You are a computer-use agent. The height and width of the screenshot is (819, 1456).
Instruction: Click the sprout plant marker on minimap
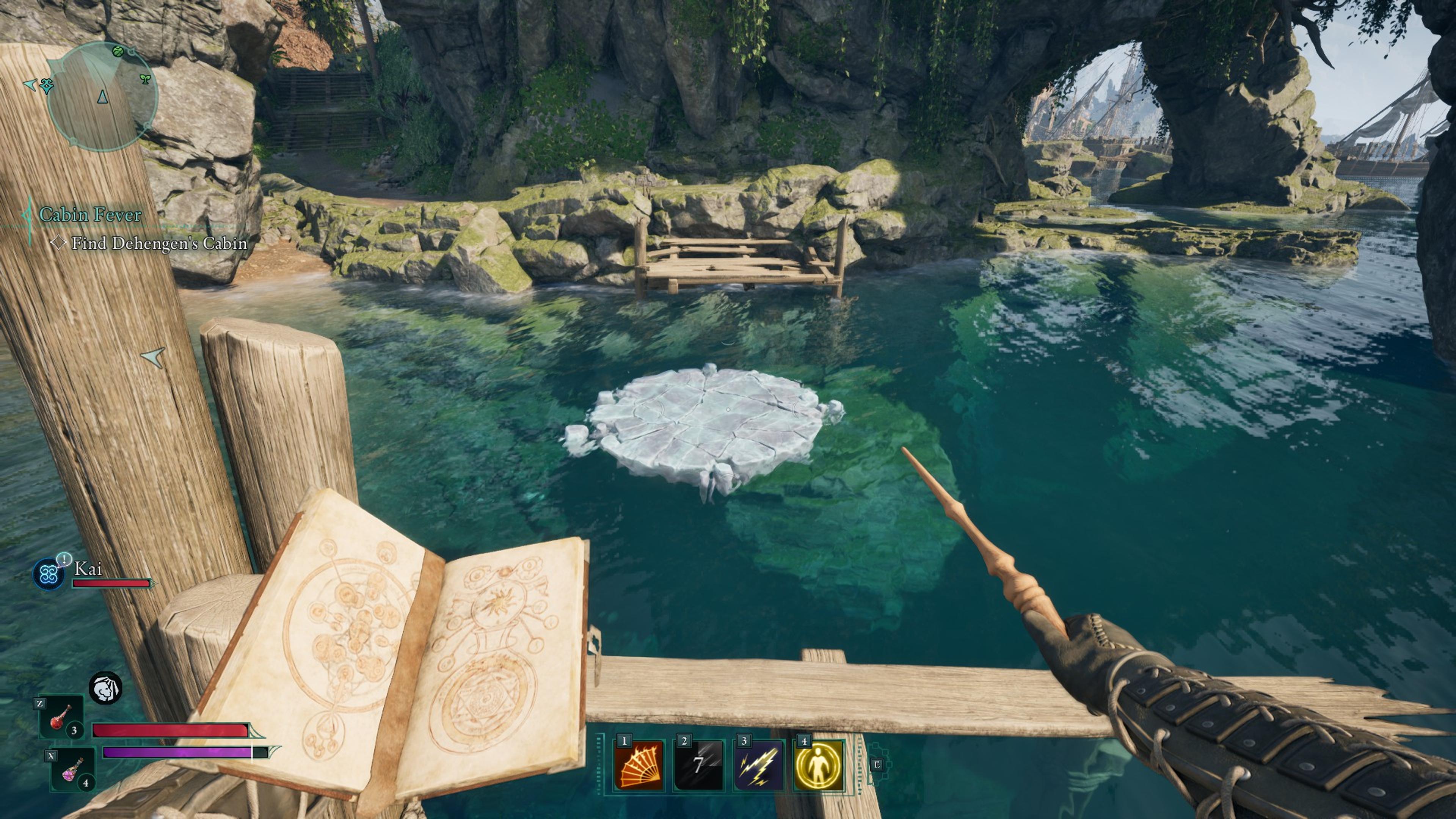click(145, 78)
